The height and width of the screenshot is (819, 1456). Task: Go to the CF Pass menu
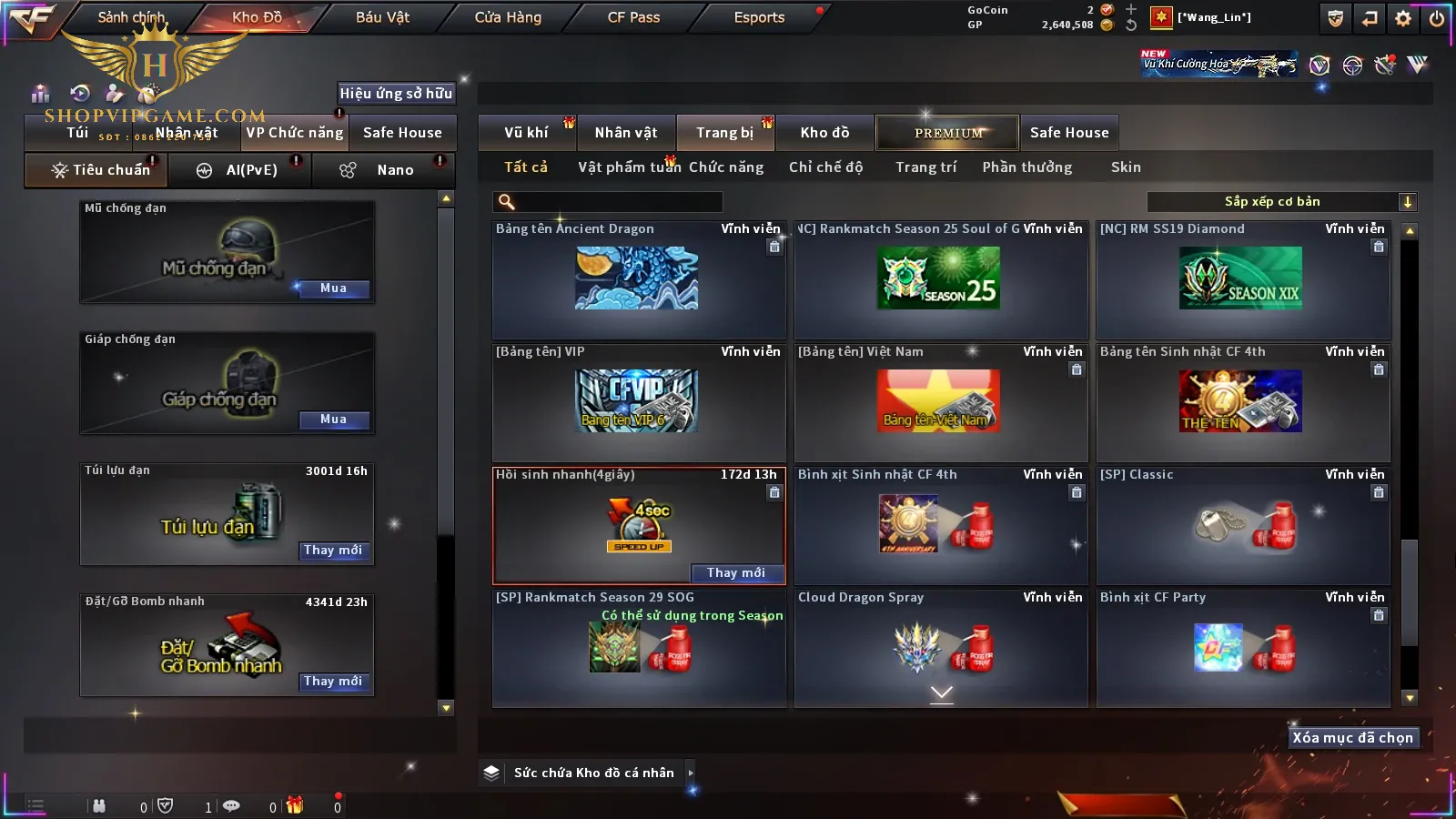pos(633,17)
